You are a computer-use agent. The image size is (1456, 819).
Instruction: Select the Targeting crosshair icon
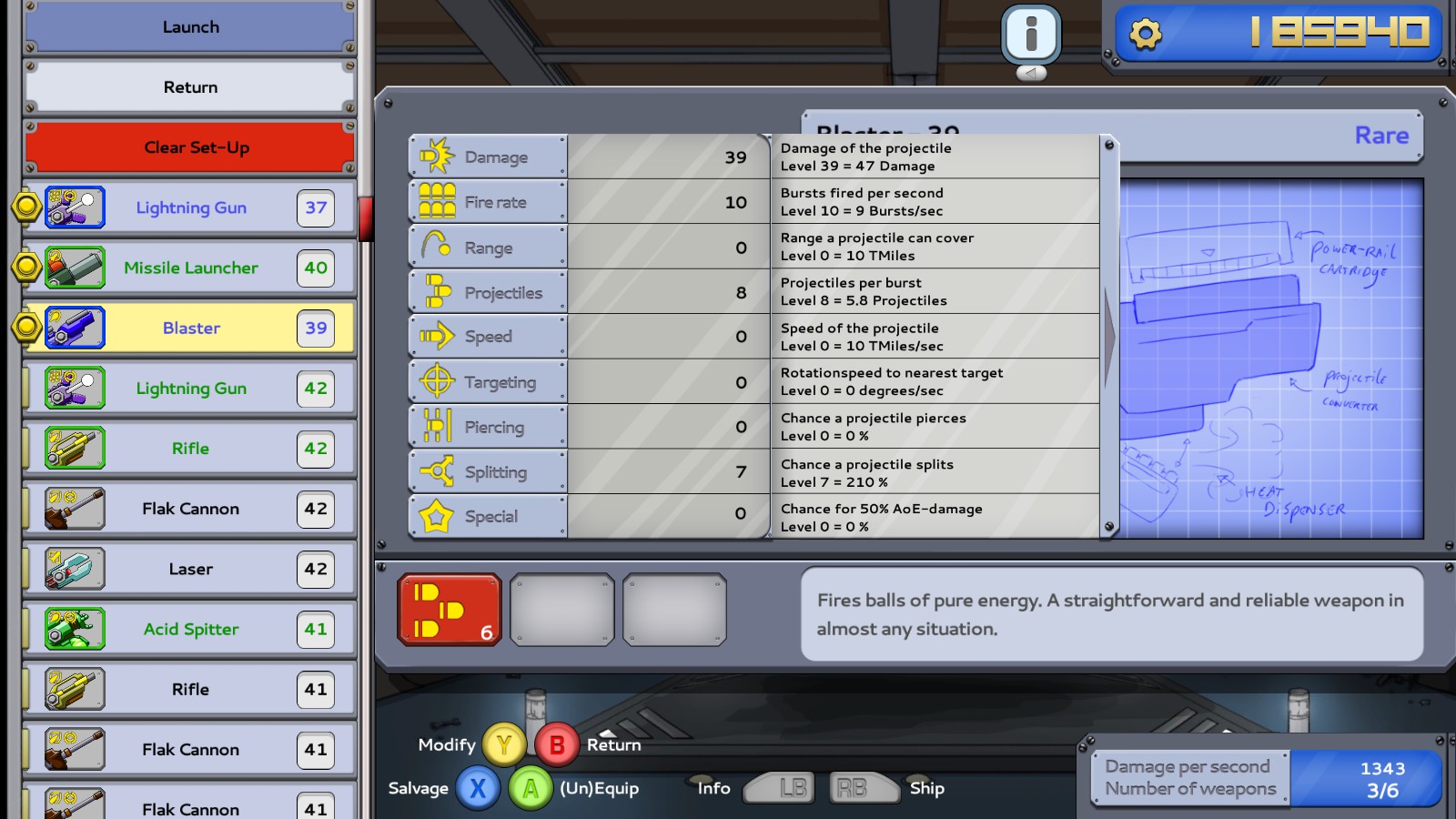click(x=435, y=380)
